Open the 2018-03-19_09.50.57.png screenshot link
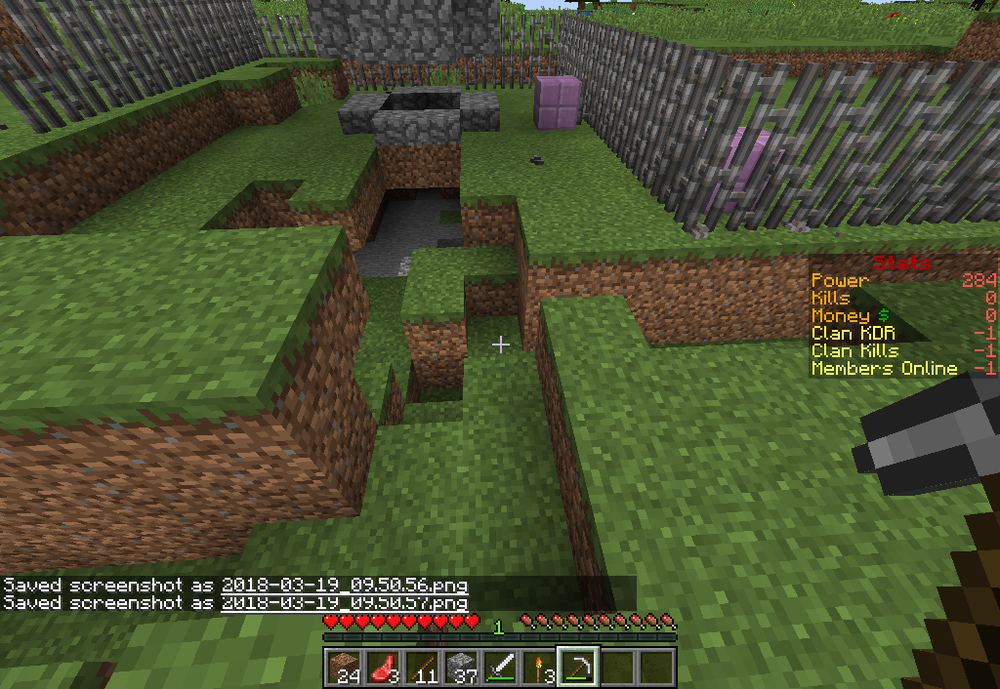Screen dimensions: 1000x689 tap(345, 603)
